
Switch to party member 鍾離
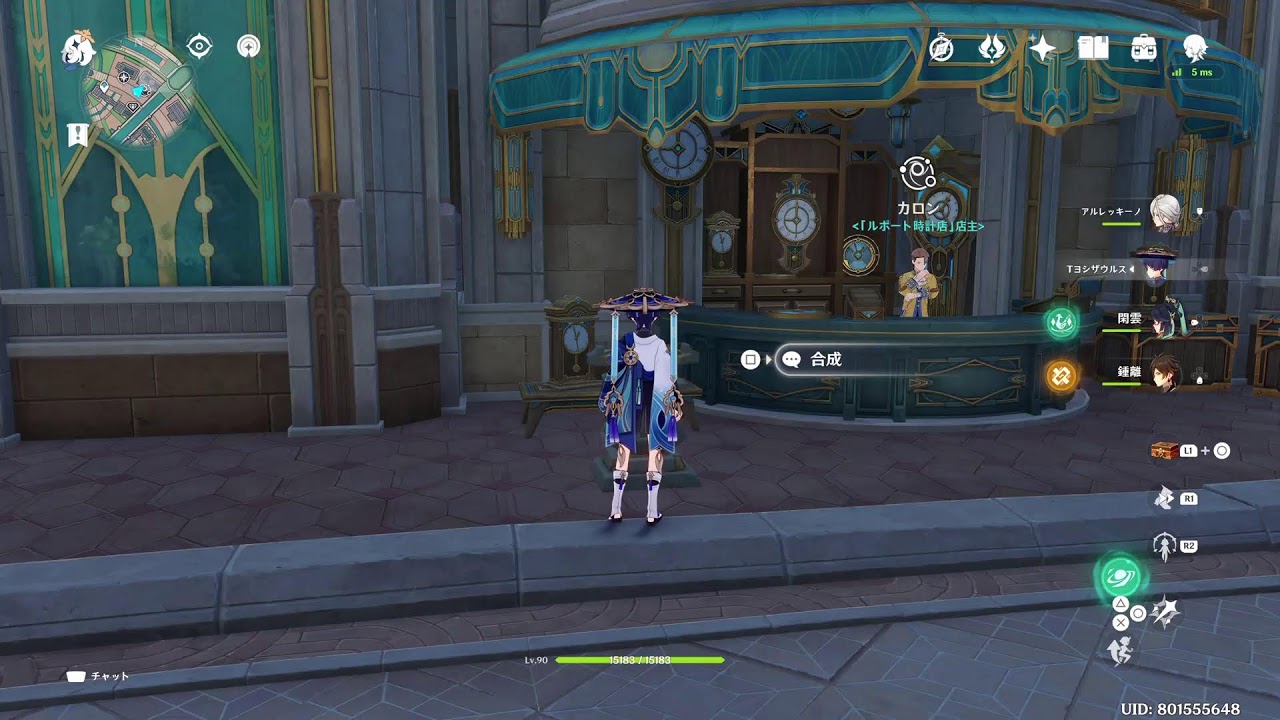[1165, 372]
